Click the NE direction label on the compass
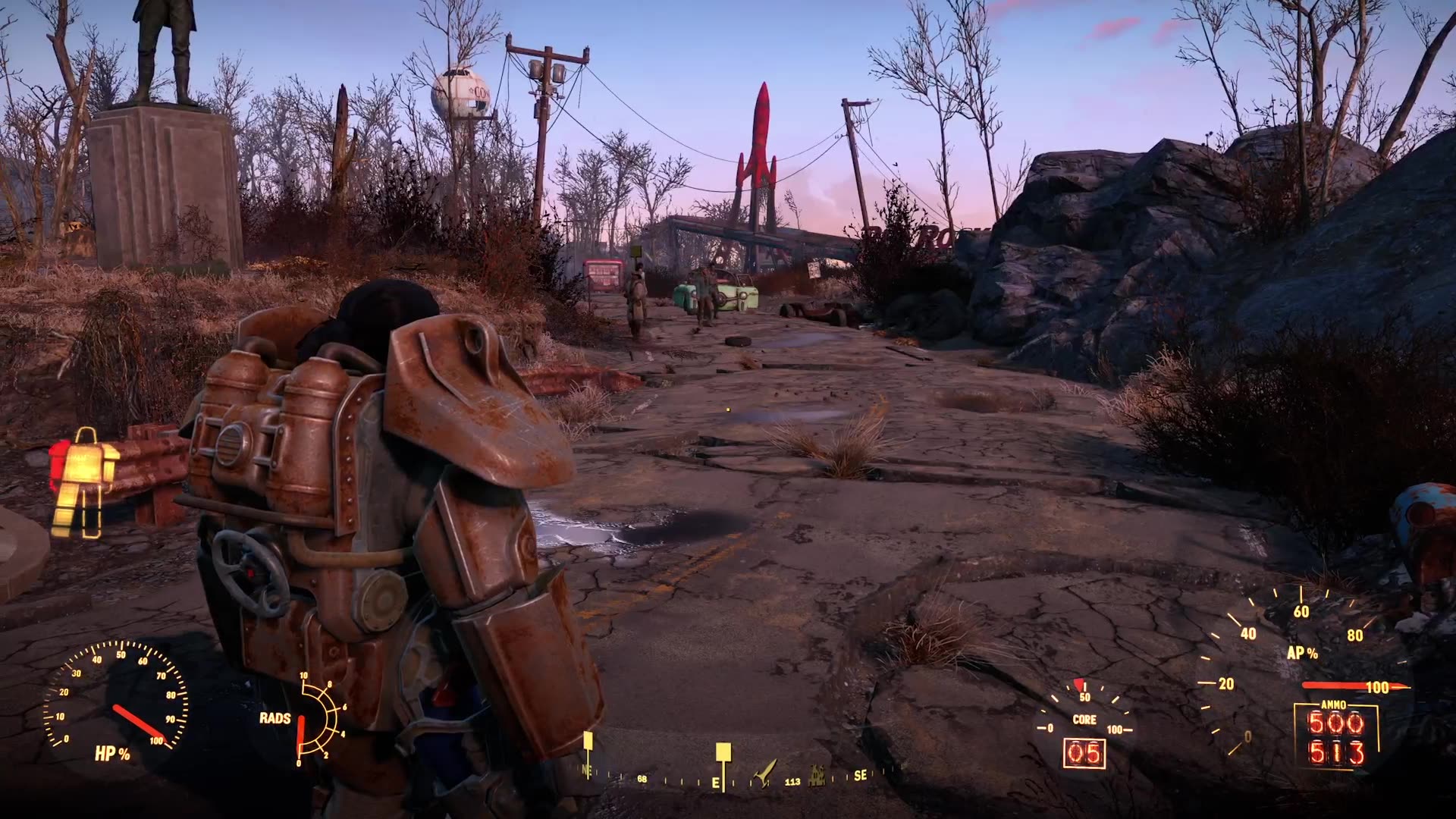Viewport: 1456px width, 819px height. (586, 771)
